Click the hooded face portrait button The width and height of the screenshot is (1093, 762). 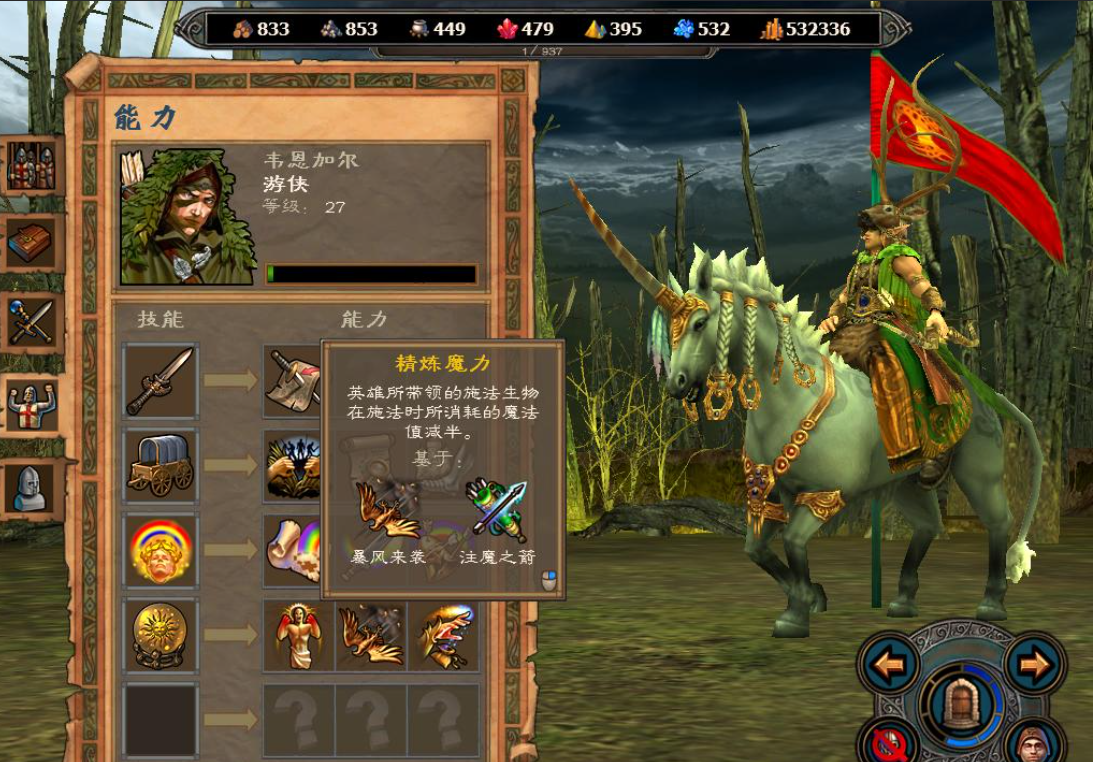point(1036,744)
